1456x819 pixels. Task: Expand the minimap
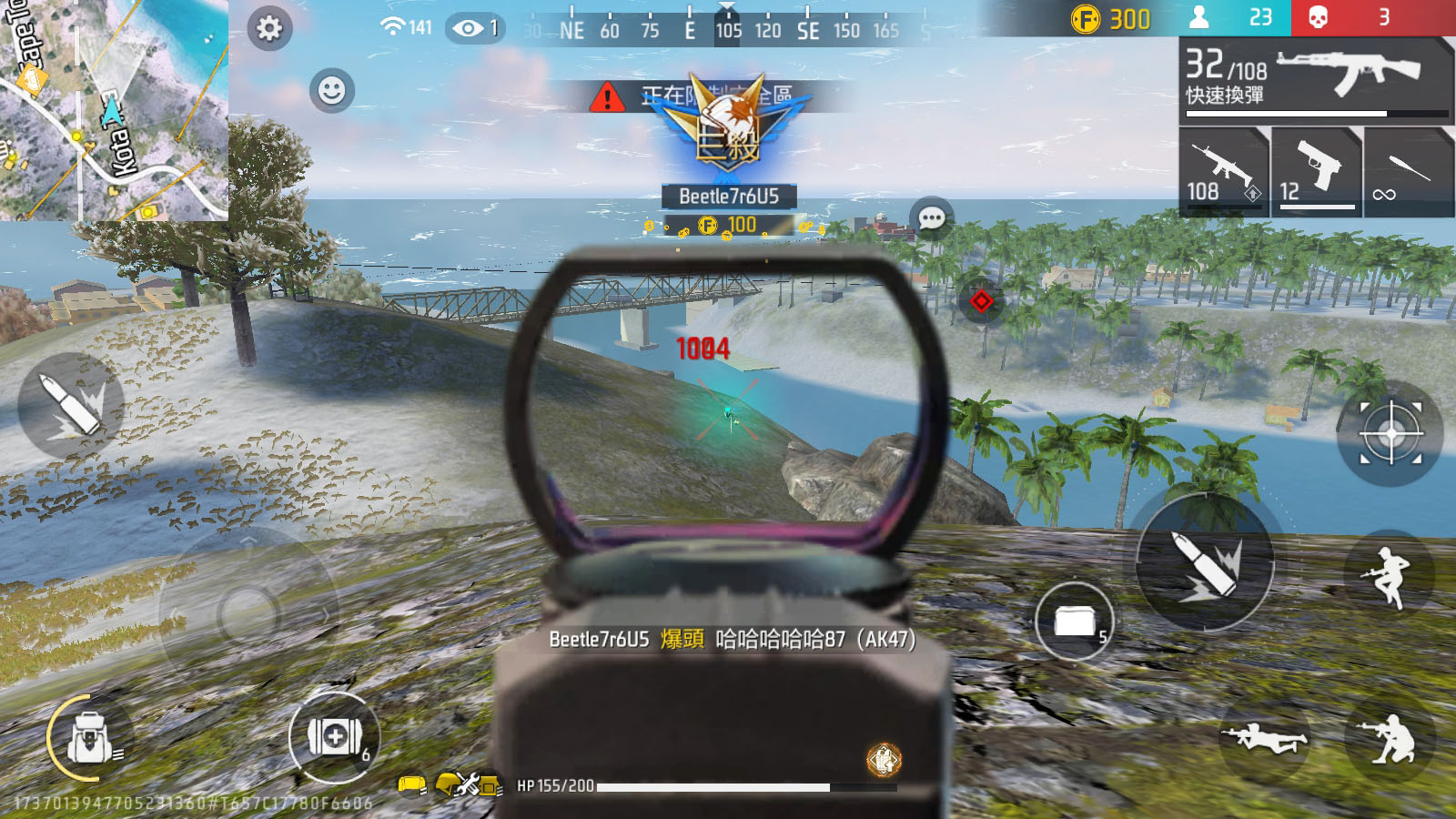coord(113,109)
